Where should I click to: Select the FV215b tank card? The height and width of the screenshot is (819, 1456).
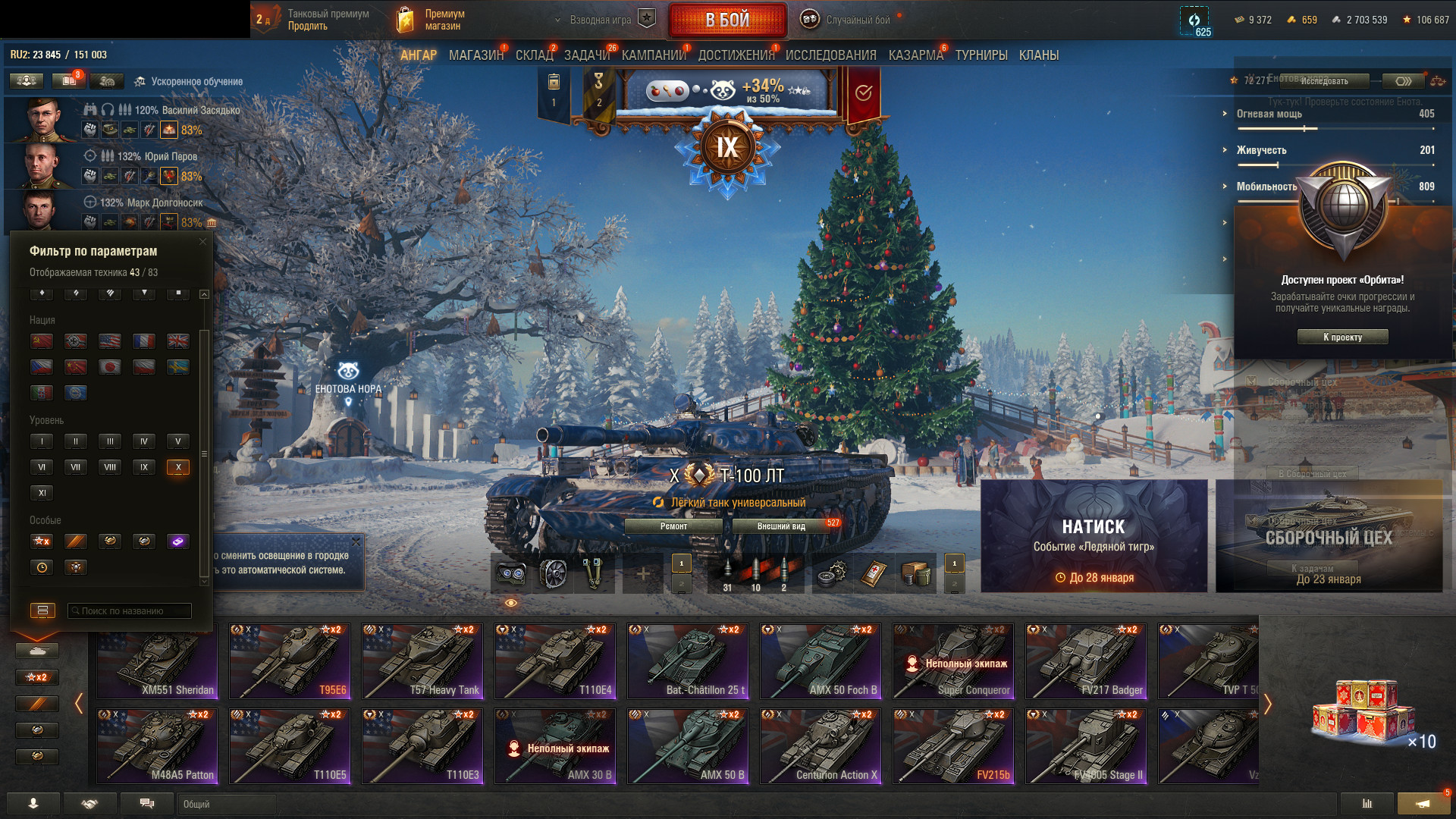click(953, 745)
